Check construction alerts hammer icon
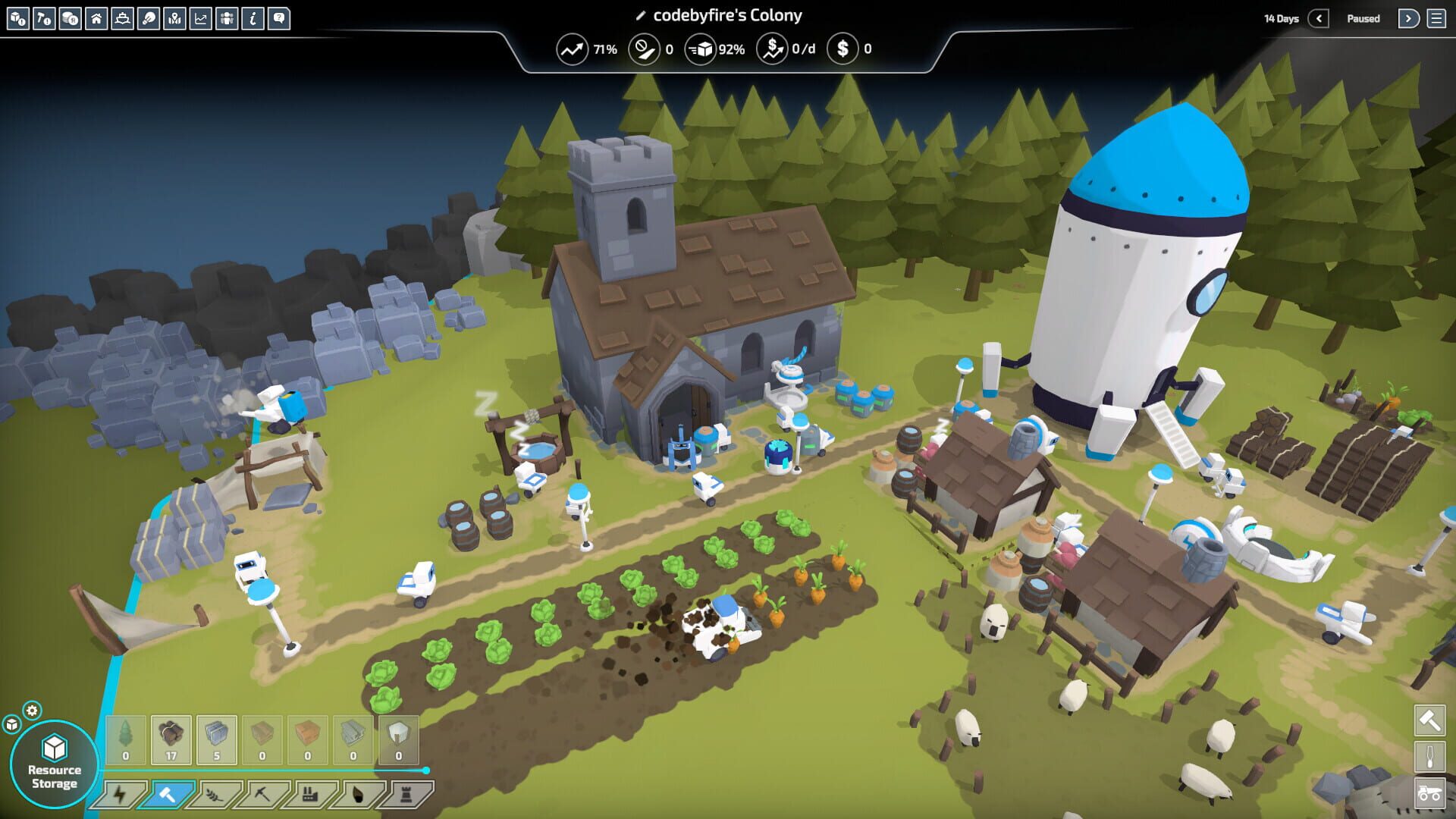 pyautogui.click(x=44, y=17)
